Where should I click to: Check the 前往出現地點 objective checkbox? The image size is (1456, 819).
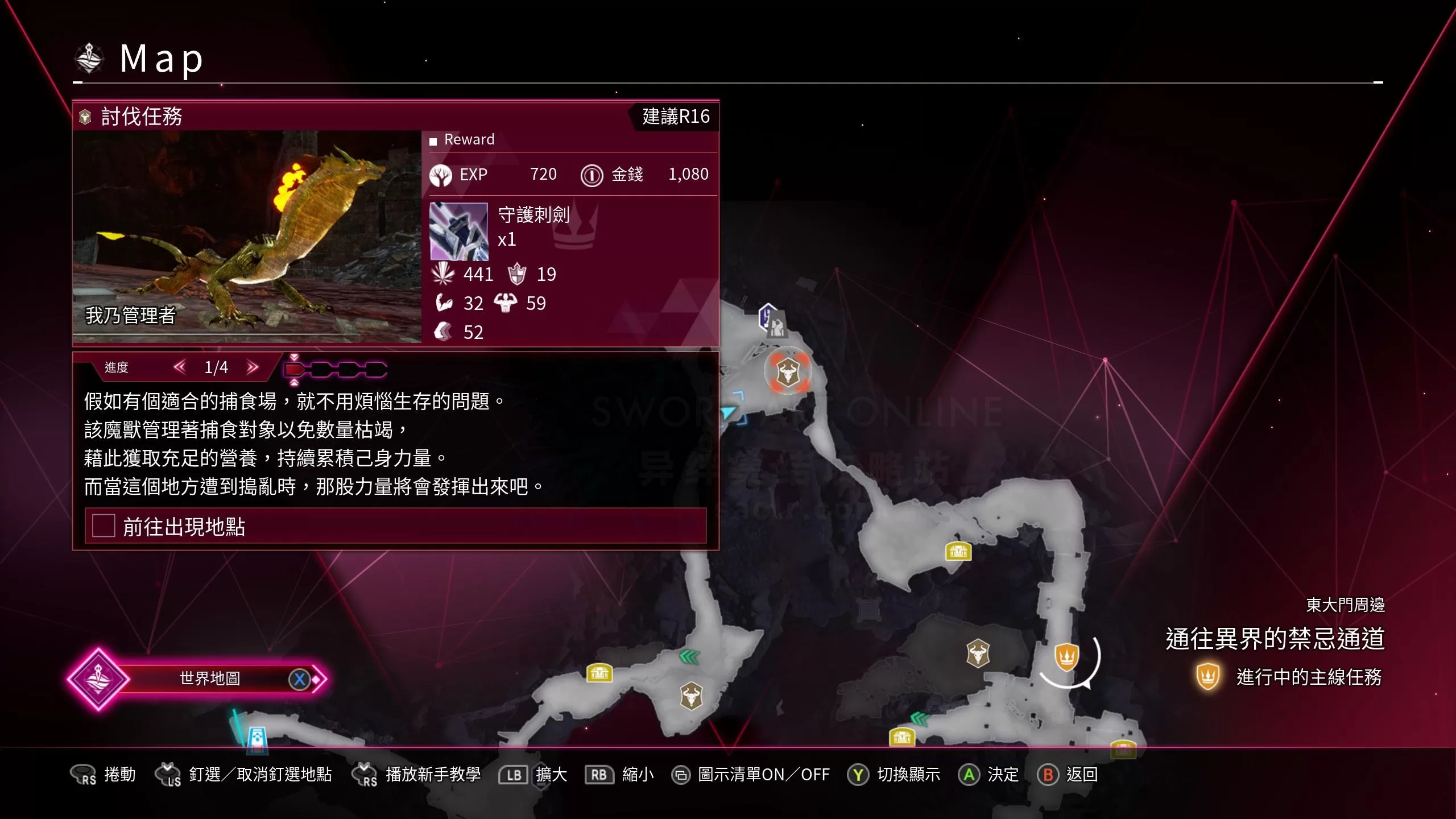[102, 527]
